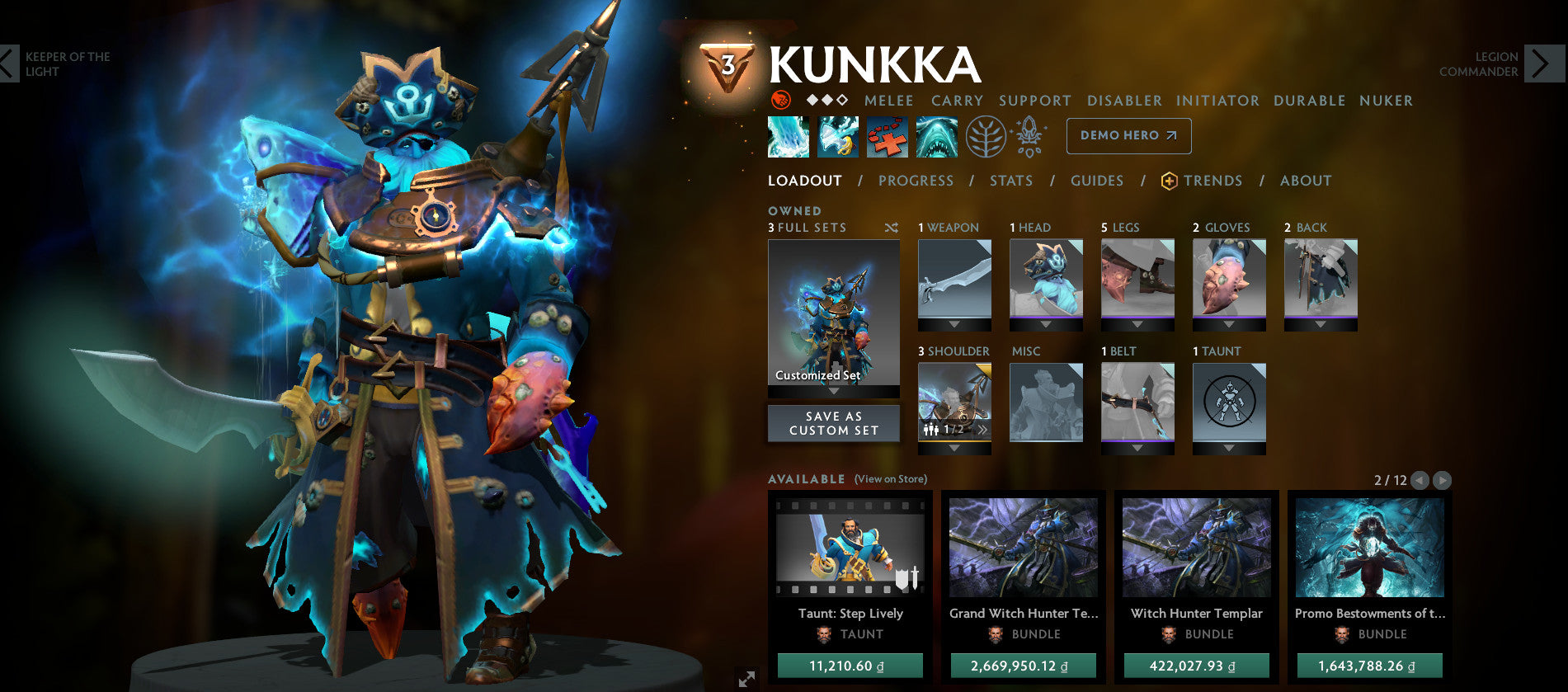Switch to the STATS tab

click(1010, 181)
